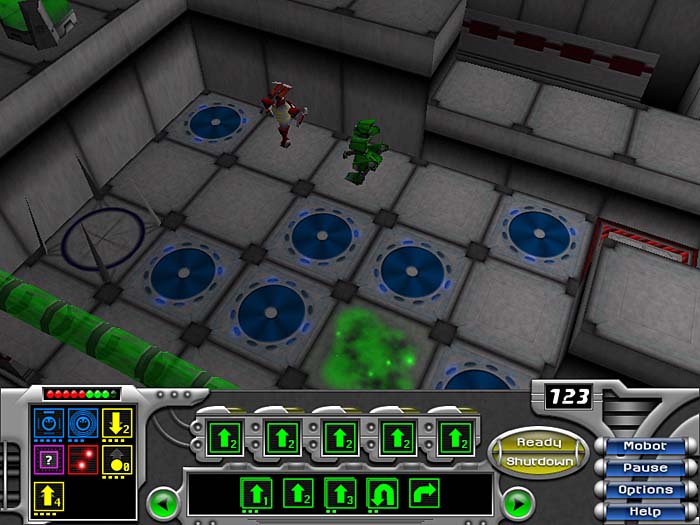The image size is (700, 525).
Task: Click the green right arrow scroll button
Action: click(517, 499)
